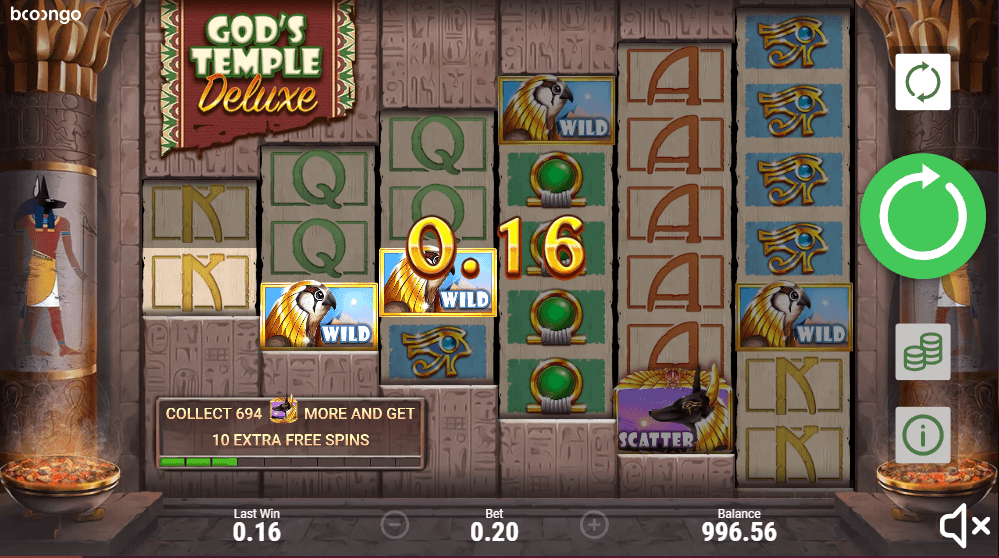
Task: Open the autoplay settings button
Action: pos(922,82)
